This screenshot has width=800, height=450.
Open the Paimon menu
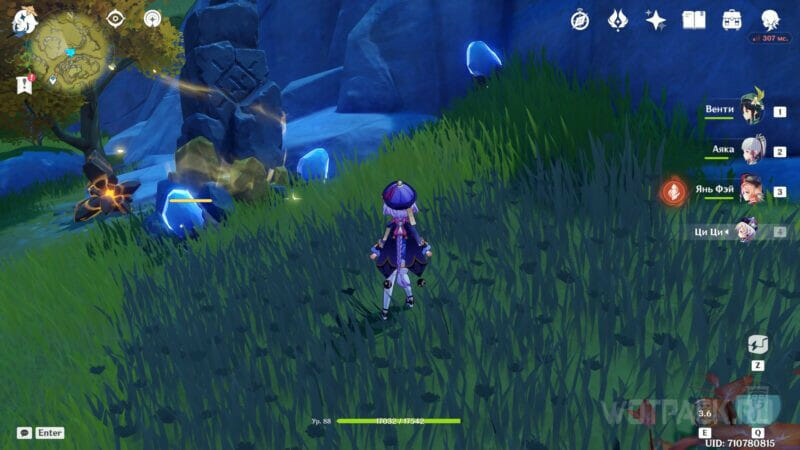tap(24, 22)
